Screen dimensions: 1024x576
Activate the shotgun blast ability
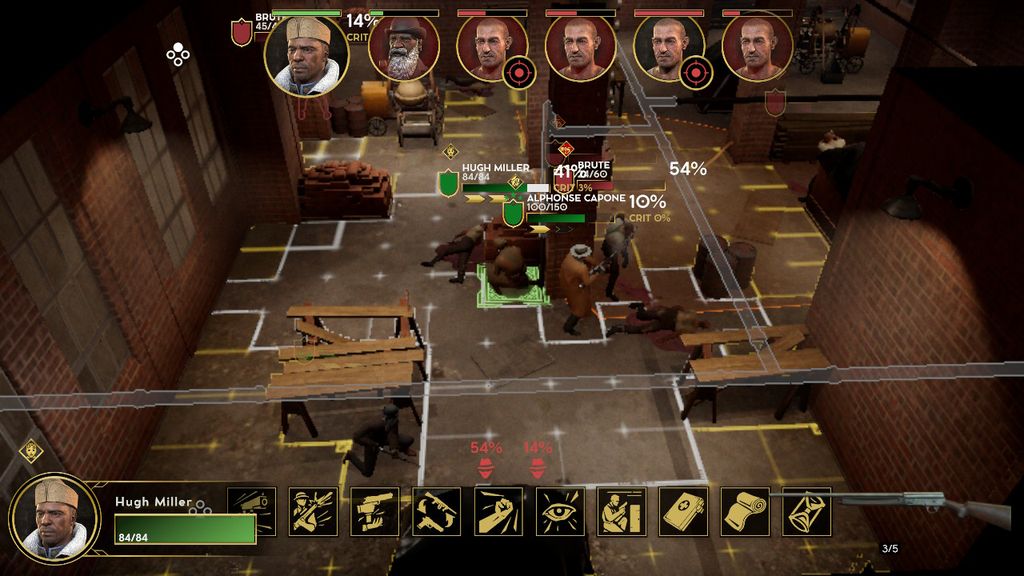(x=252, y=511)
